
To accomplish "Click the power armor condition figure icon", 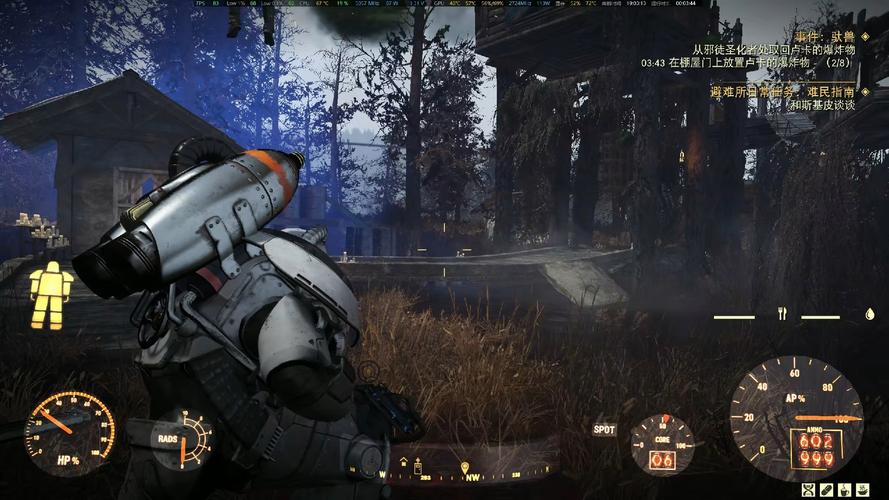I will (x=50, y=295).
